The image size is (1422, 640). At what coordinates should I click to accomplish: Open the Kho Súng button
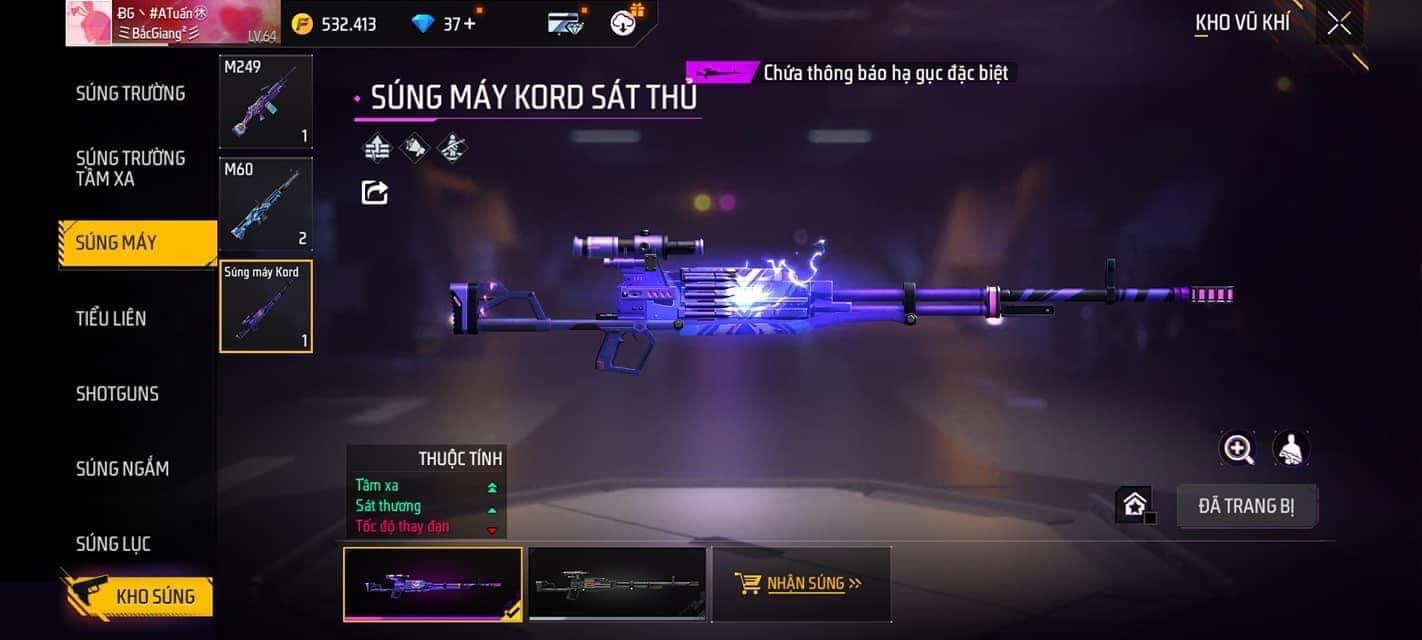[140, 596]
